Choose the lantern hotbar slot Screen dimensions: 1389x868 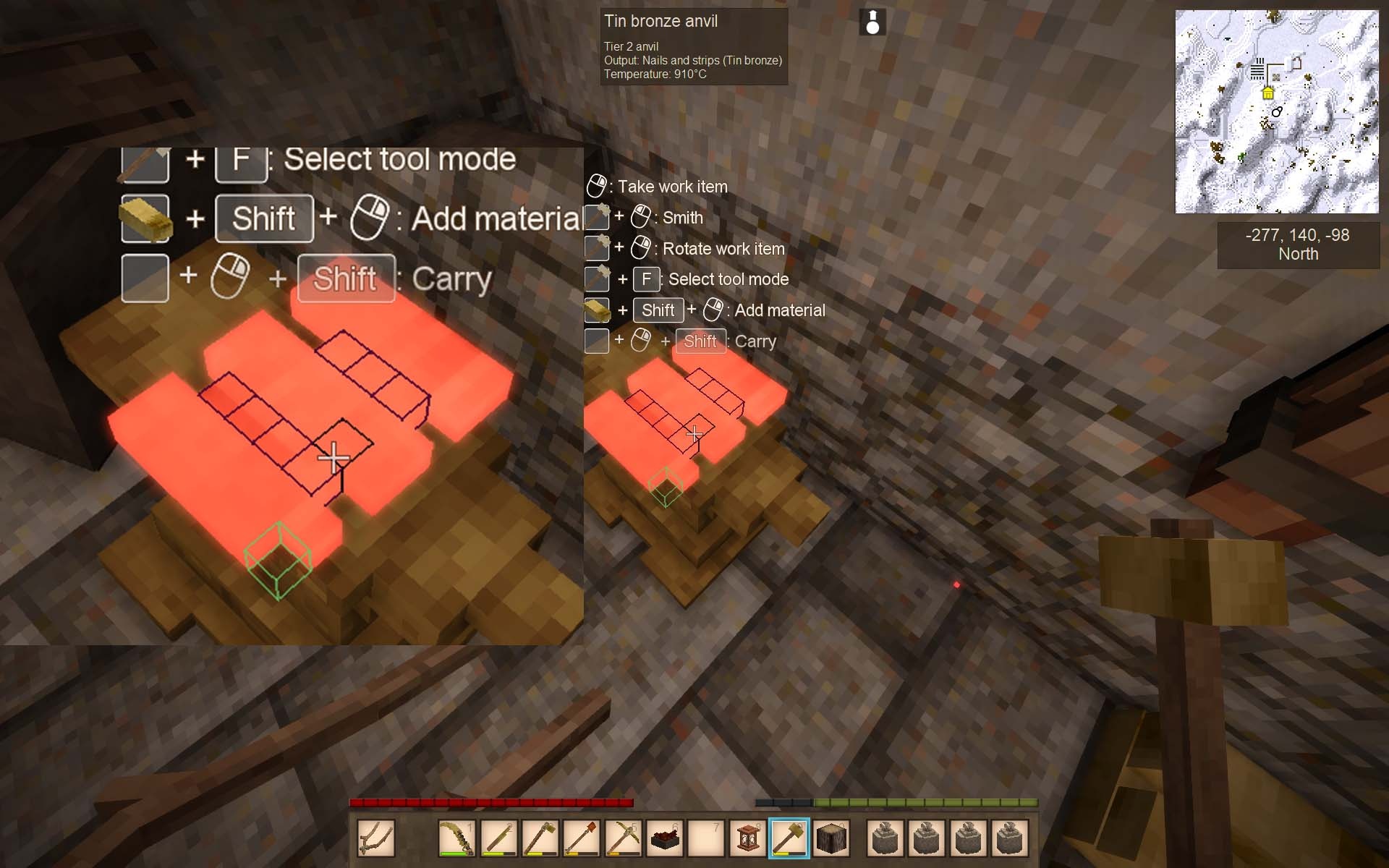pyautogui.click(x=747, y=838)
